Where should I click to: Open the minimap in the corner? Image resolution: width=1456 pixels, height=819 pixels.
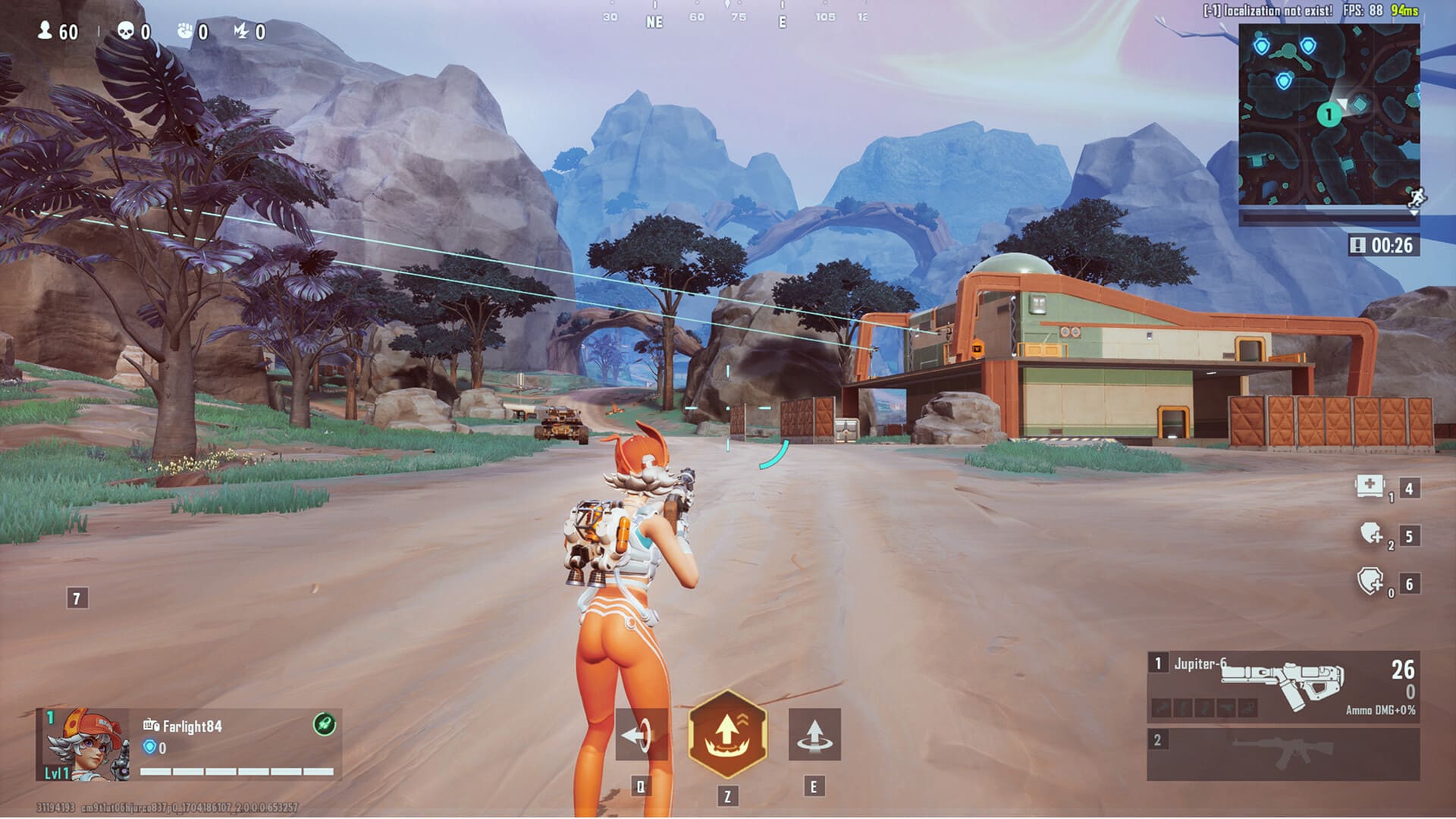pos(1329,114)
